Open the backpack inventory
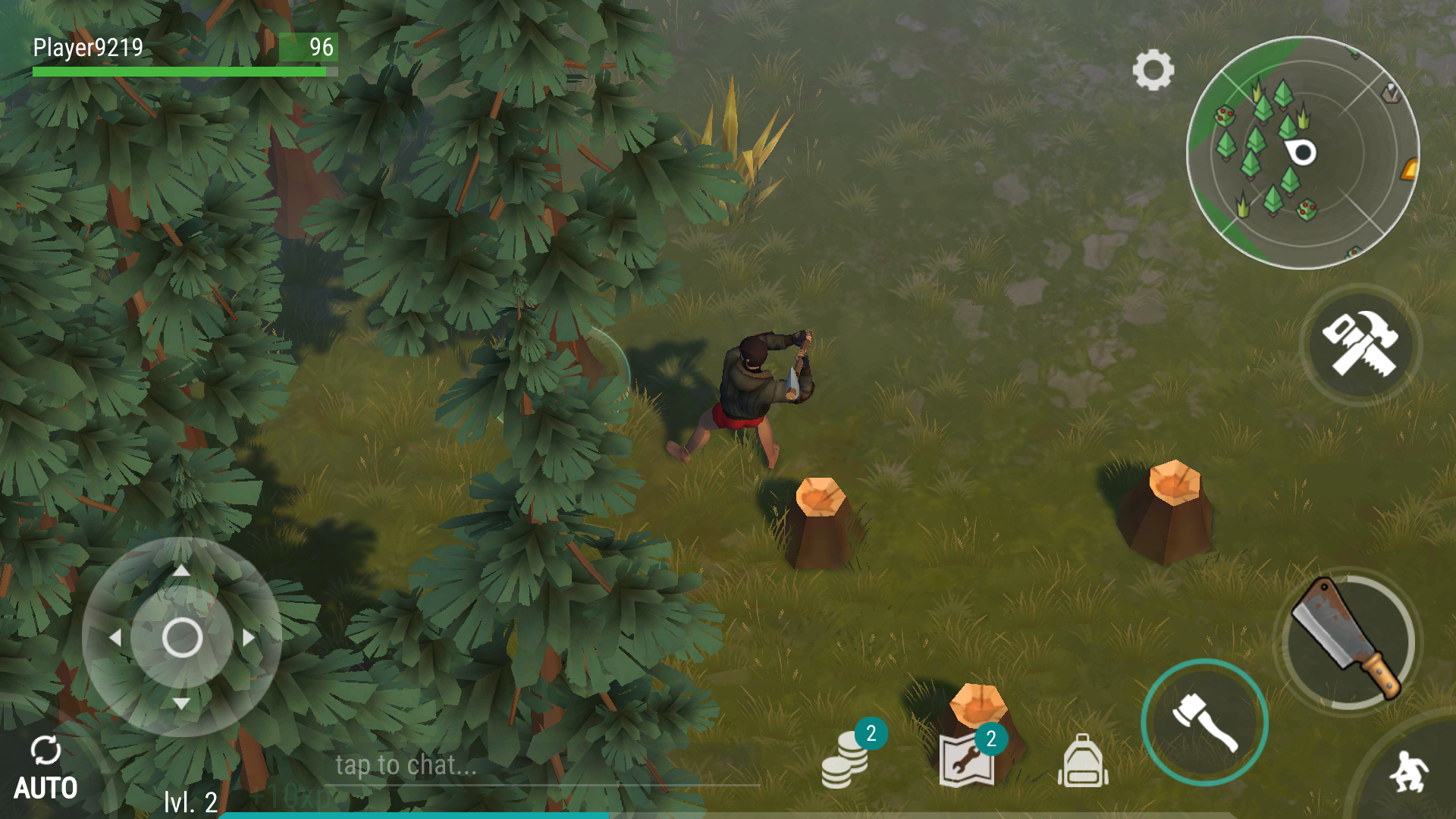 1083,761
